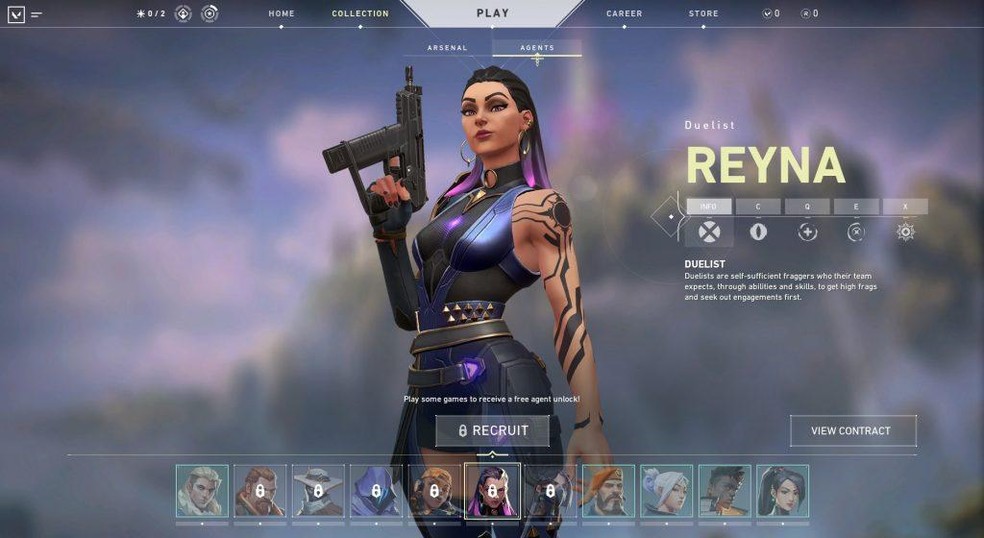
Task: Pick the white-haired Jett portrait
Action: click(x=666, y=491)
